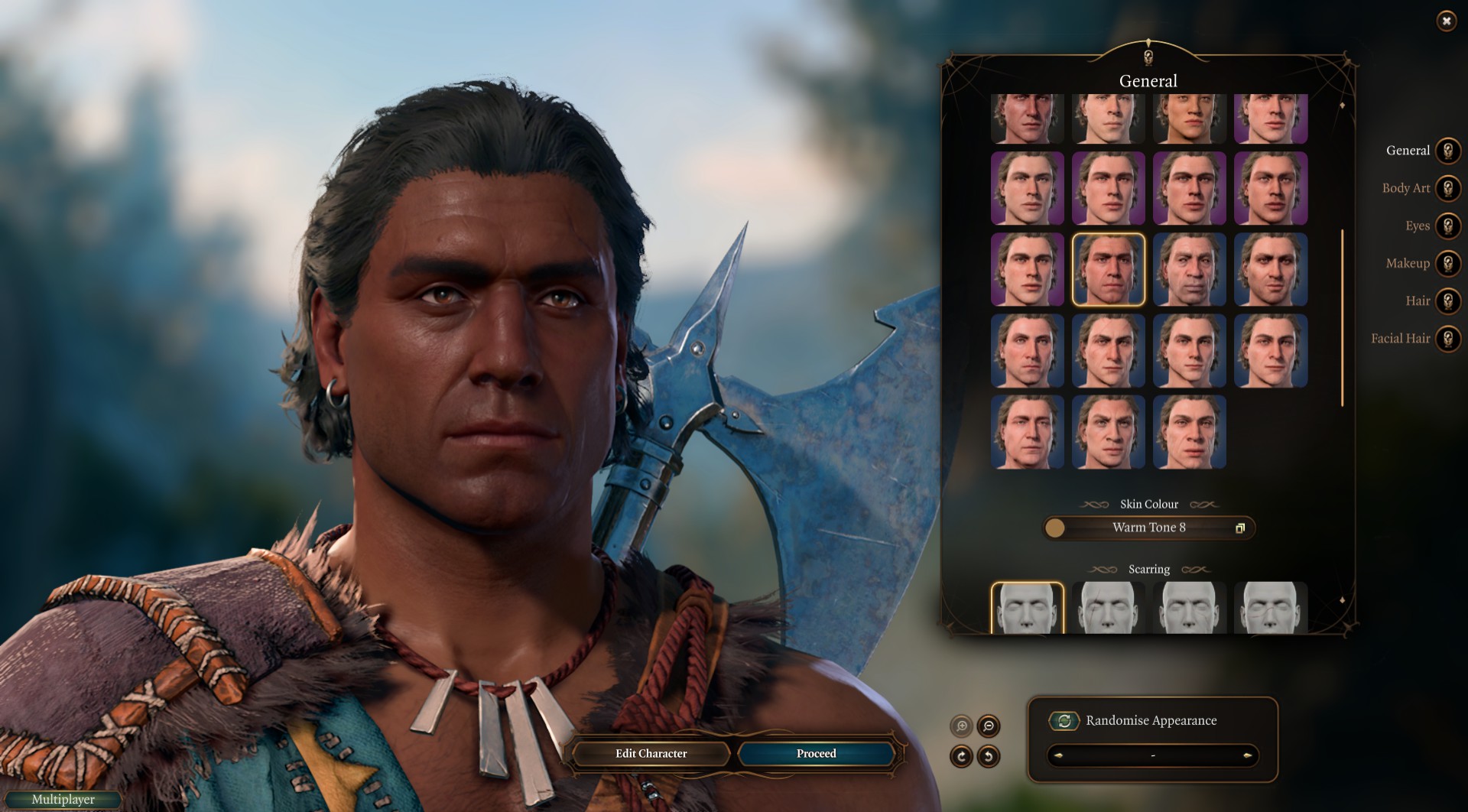
Task: Rotate the character clockwise
Action: (961, 756)
